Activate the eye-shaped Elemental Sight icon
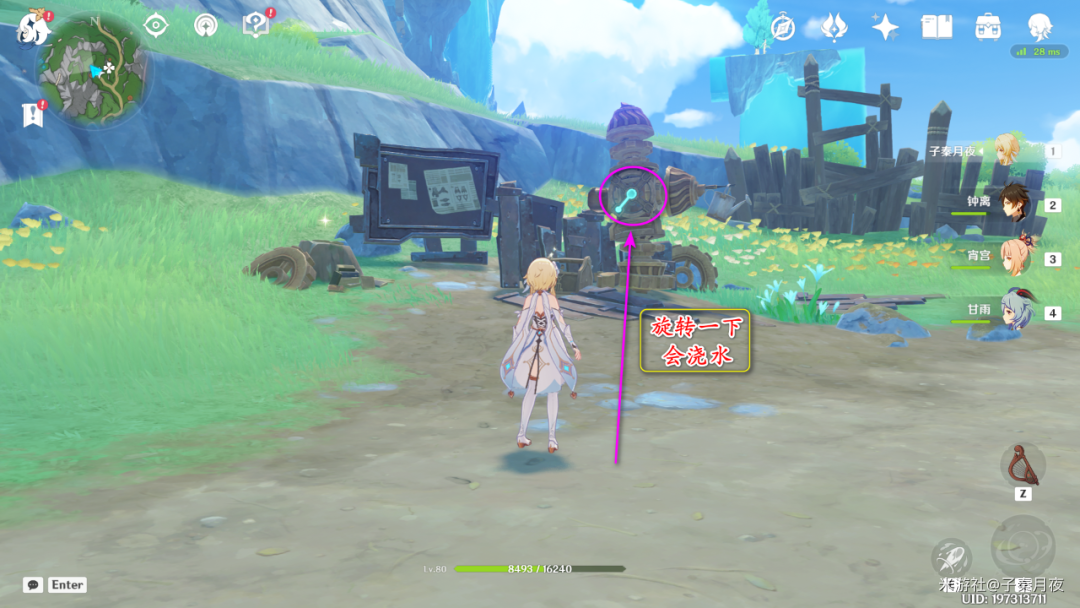Screen dimensions: 1080x608 point(156,26)
